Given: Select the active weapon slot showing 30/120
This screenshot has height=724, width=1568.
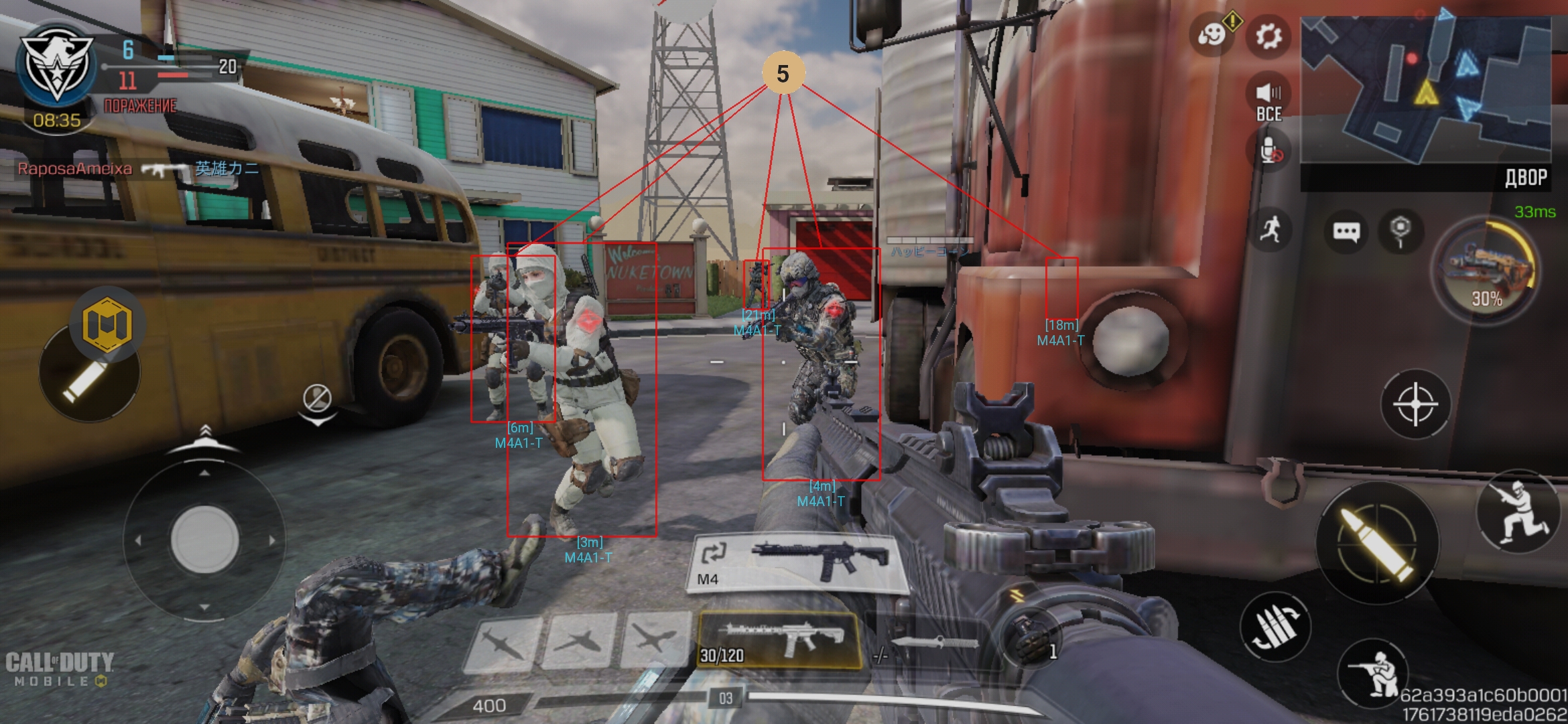Looking at the screenshot, I should [x=779, y=640].
